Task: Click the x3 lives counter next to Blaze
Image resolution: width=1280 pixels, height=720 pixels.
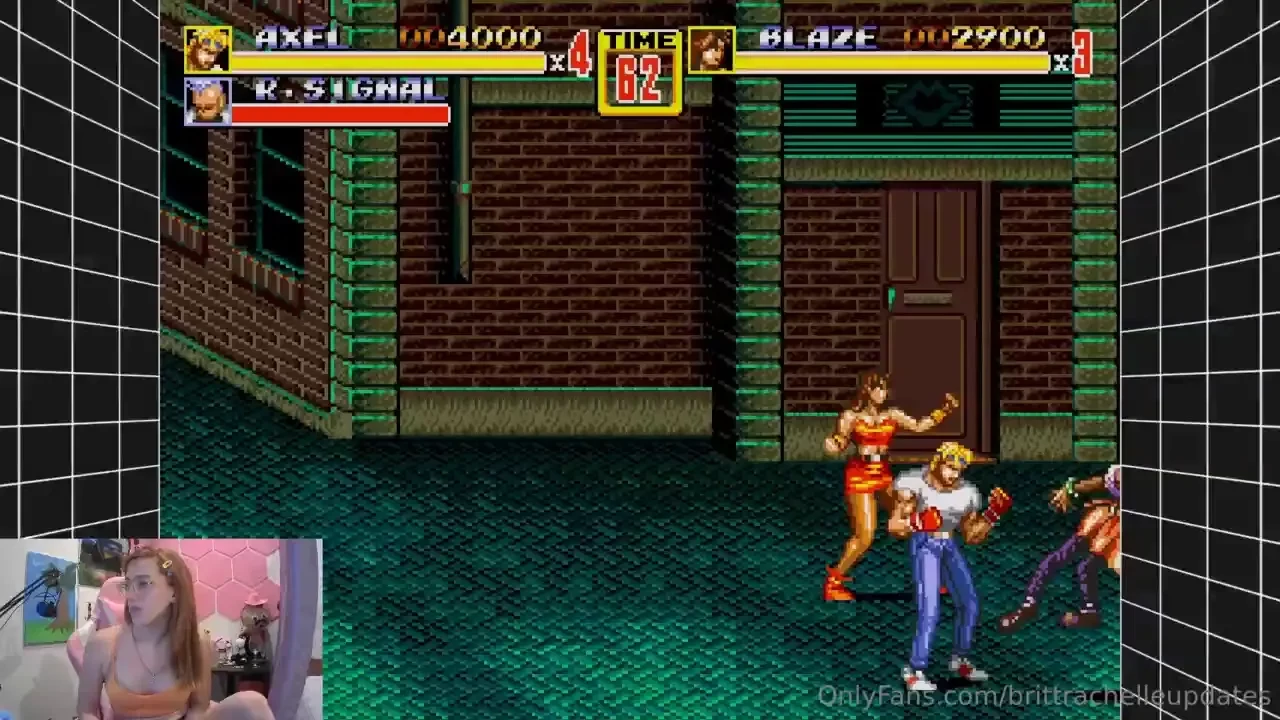Action: [1085, 48]
